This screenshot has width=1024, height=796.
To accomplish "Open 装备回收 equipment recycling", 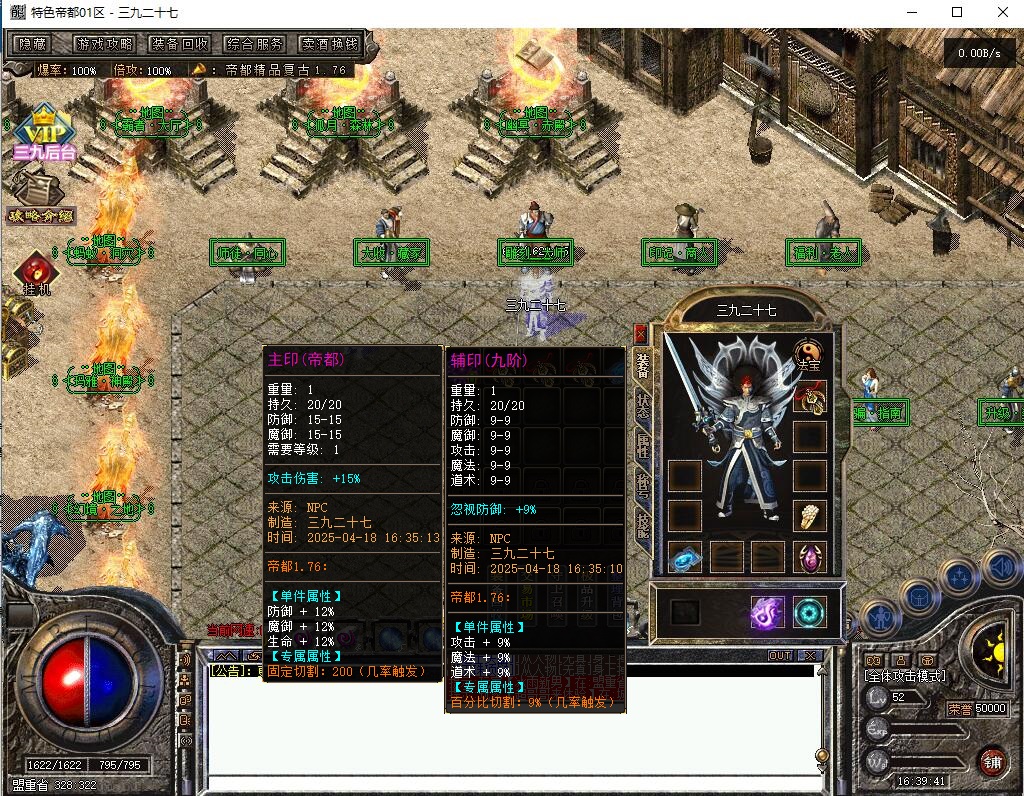I will 180,44.
